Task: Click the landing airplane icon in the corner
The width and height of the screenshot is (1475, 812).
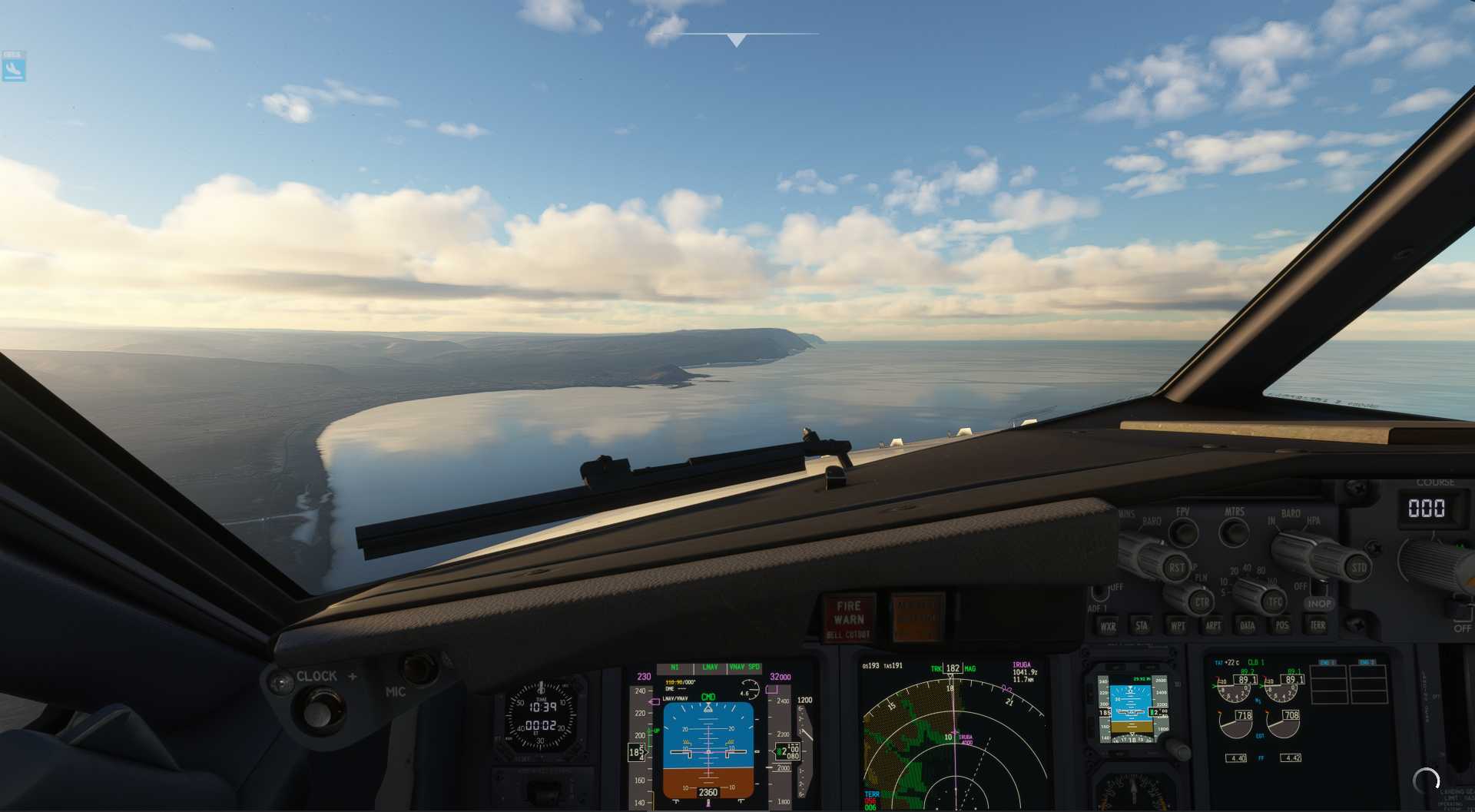Action: pos(13,69)
